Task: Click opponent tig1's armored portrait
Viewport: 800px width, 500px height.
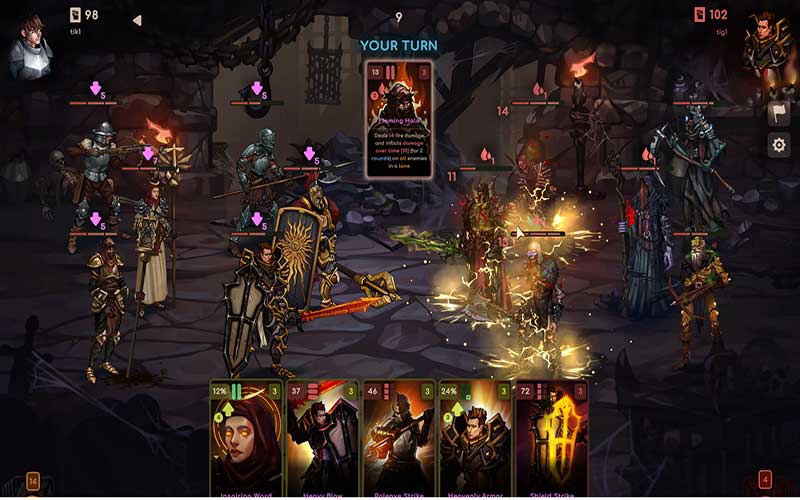Action: [x=767, y=46]
